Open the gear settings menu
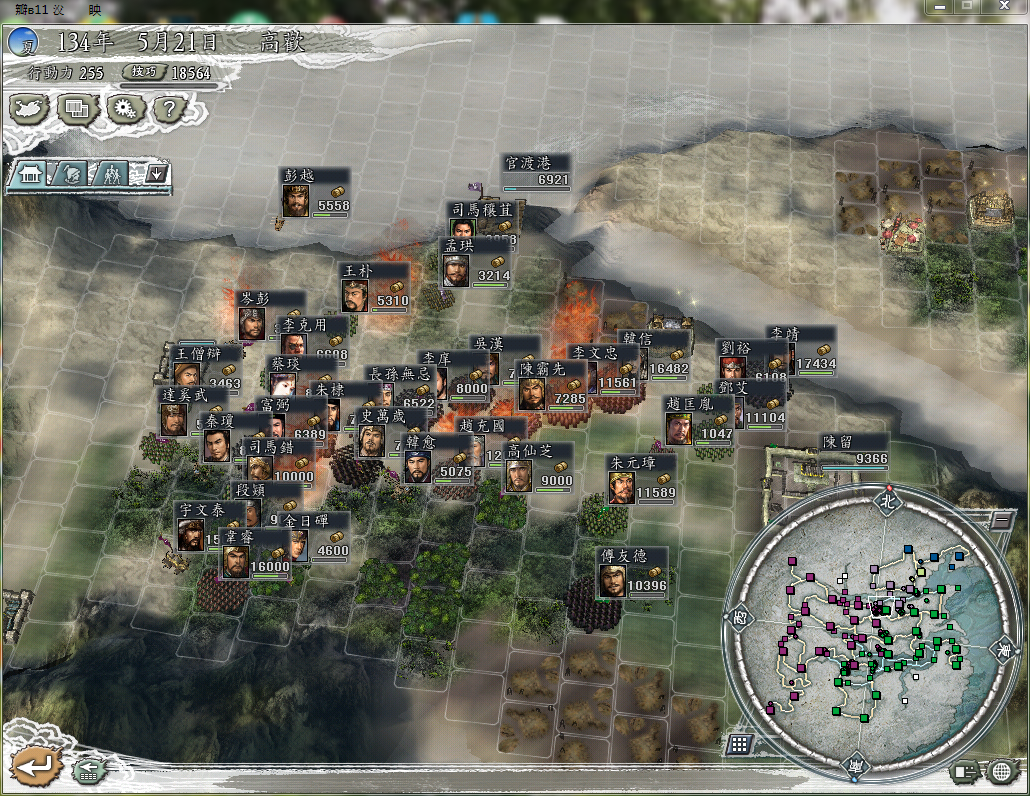This screenshot has height=796, width=1030. tap(124, 107)
